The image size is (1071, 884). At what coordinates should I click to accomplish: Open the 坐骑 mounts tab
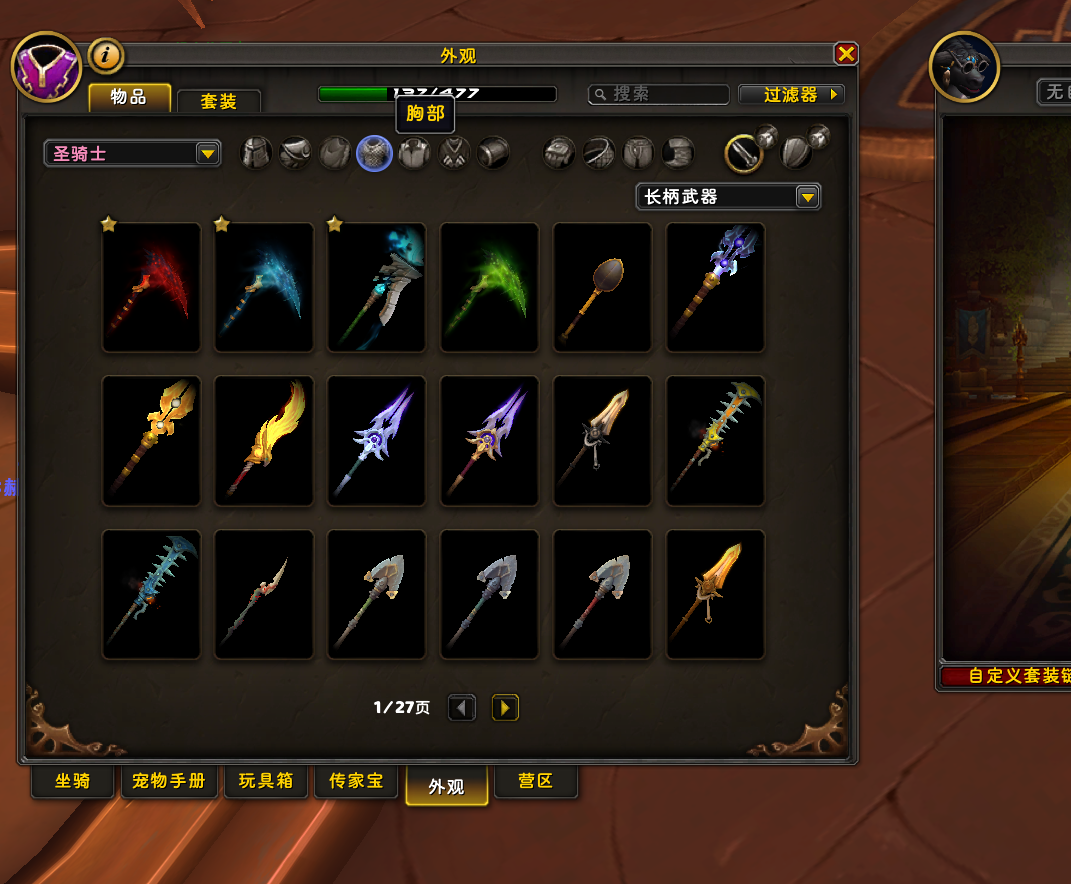(x=72, y=781)
